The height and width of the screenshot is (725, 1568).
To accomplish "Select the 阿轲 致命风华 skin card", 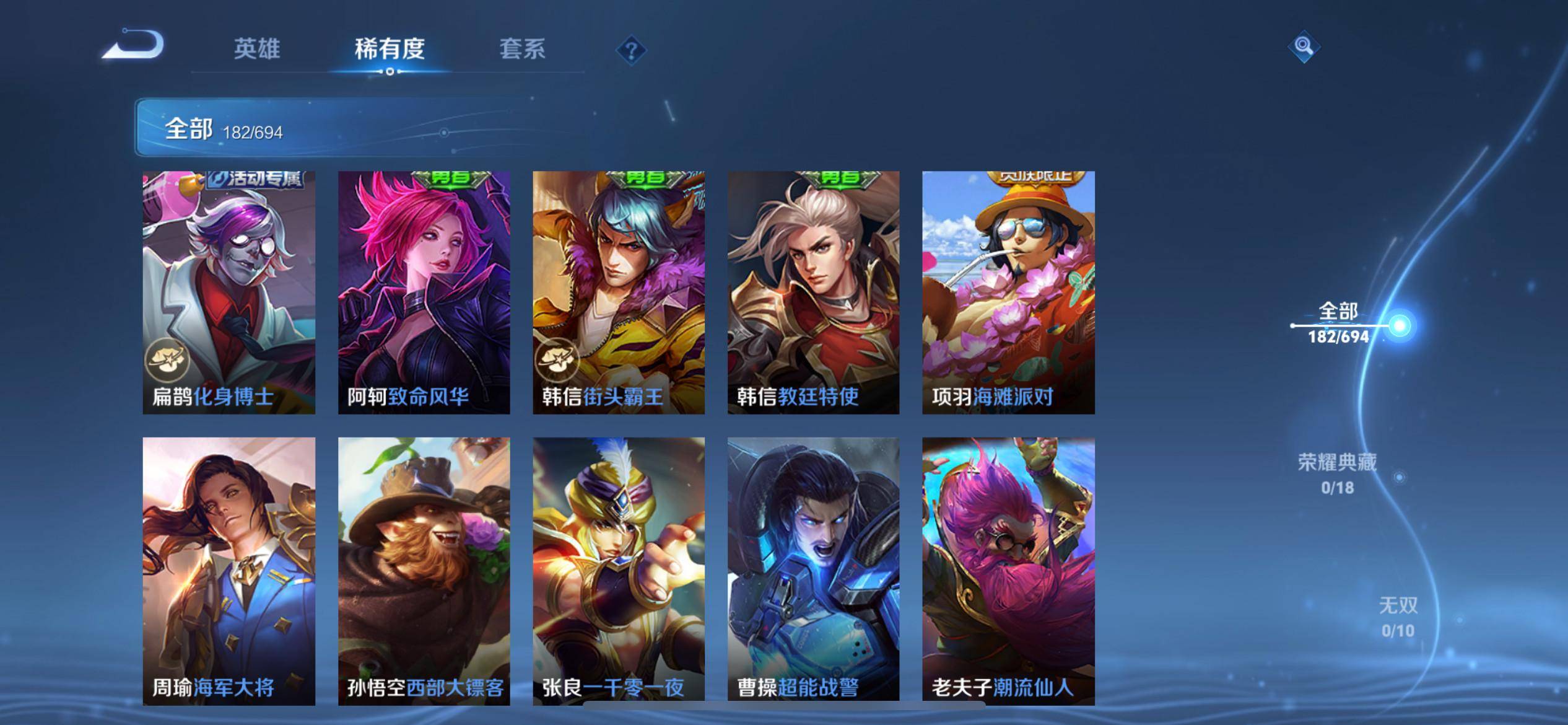I will click(424, 292).
